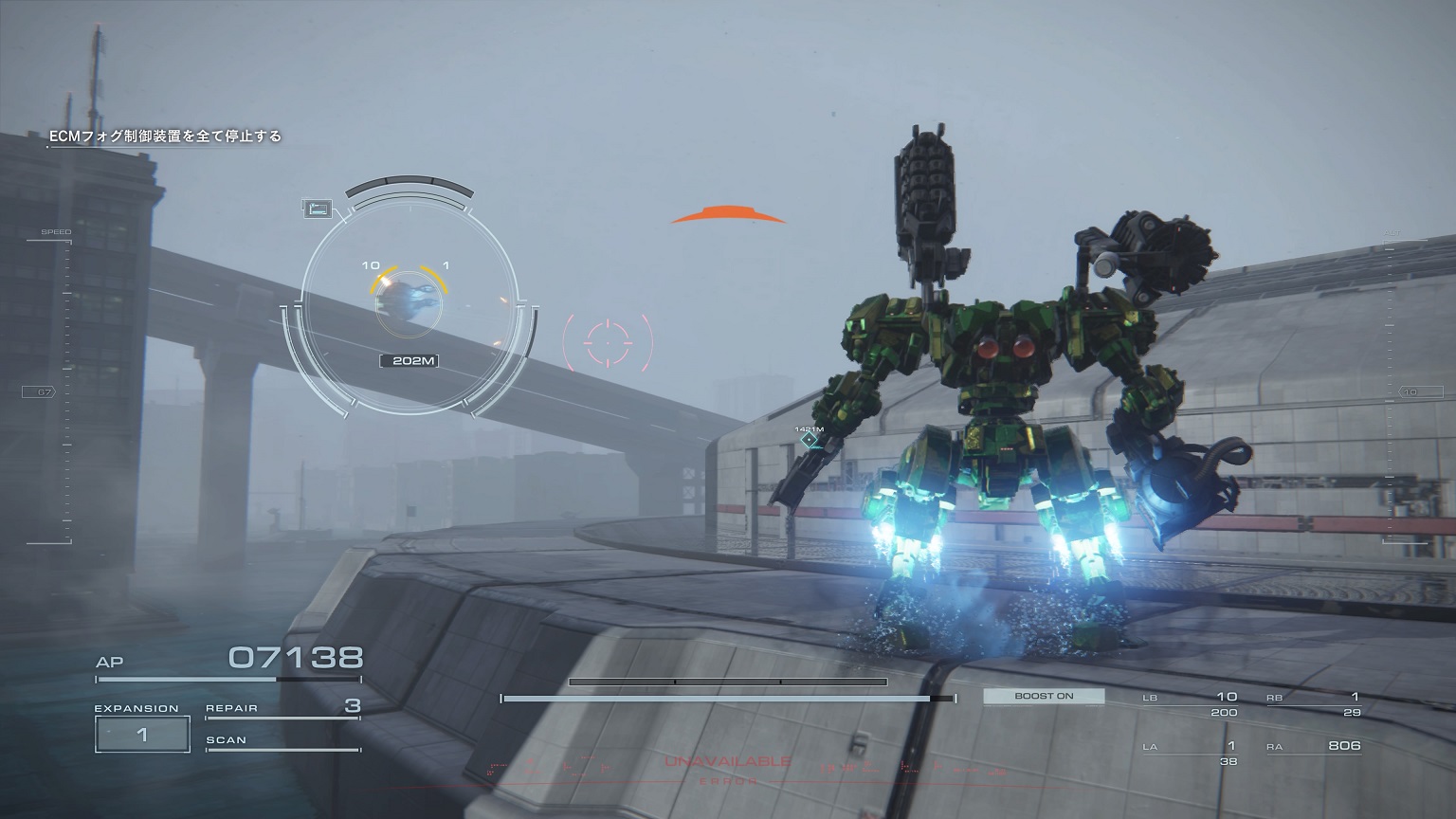Click the target info icon beside the lock-on ring

[316, 209]
